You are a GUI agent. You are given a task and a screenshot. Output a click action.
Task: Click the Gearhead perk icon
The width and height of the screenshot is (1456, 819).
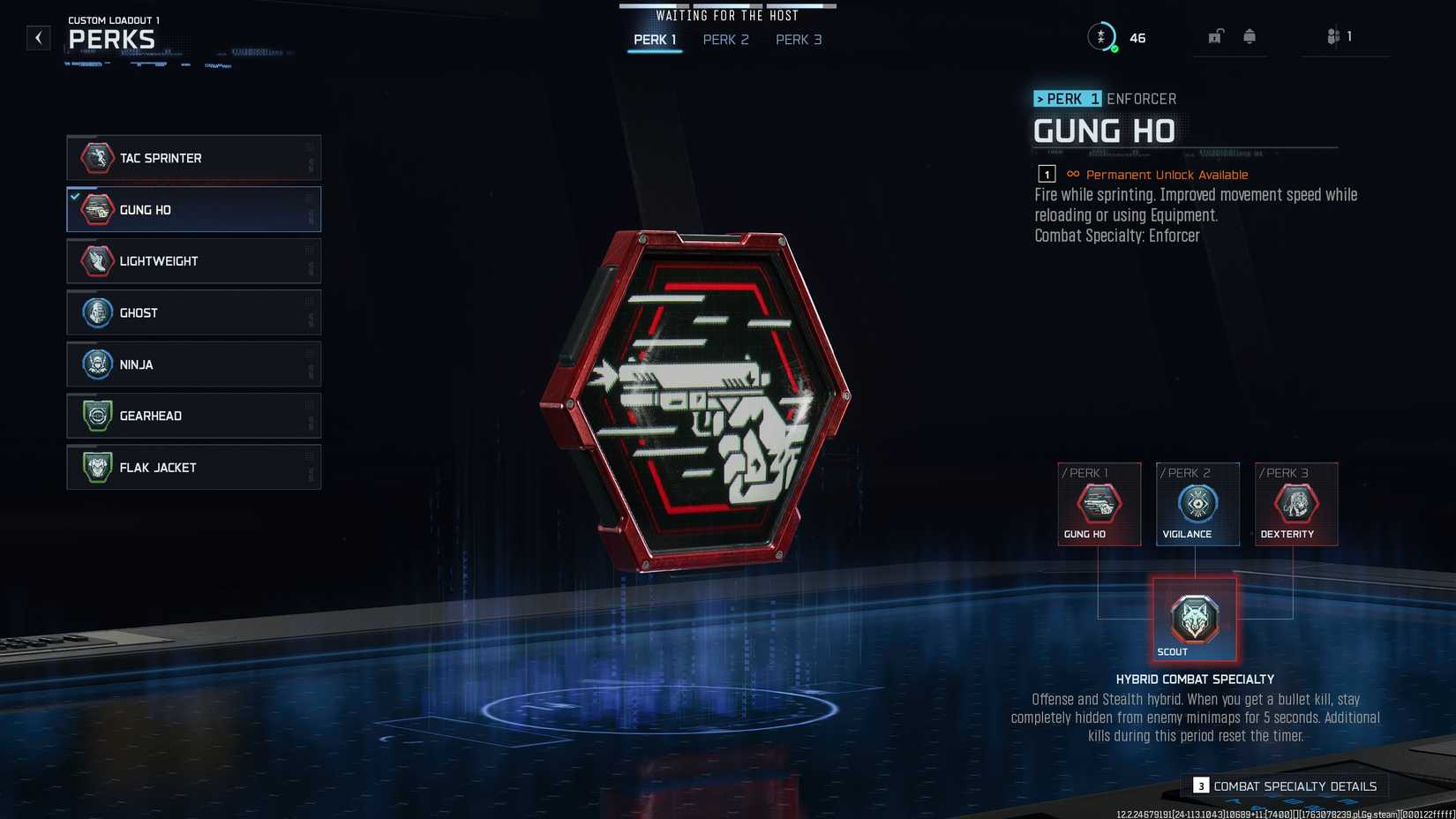point(96,416)
